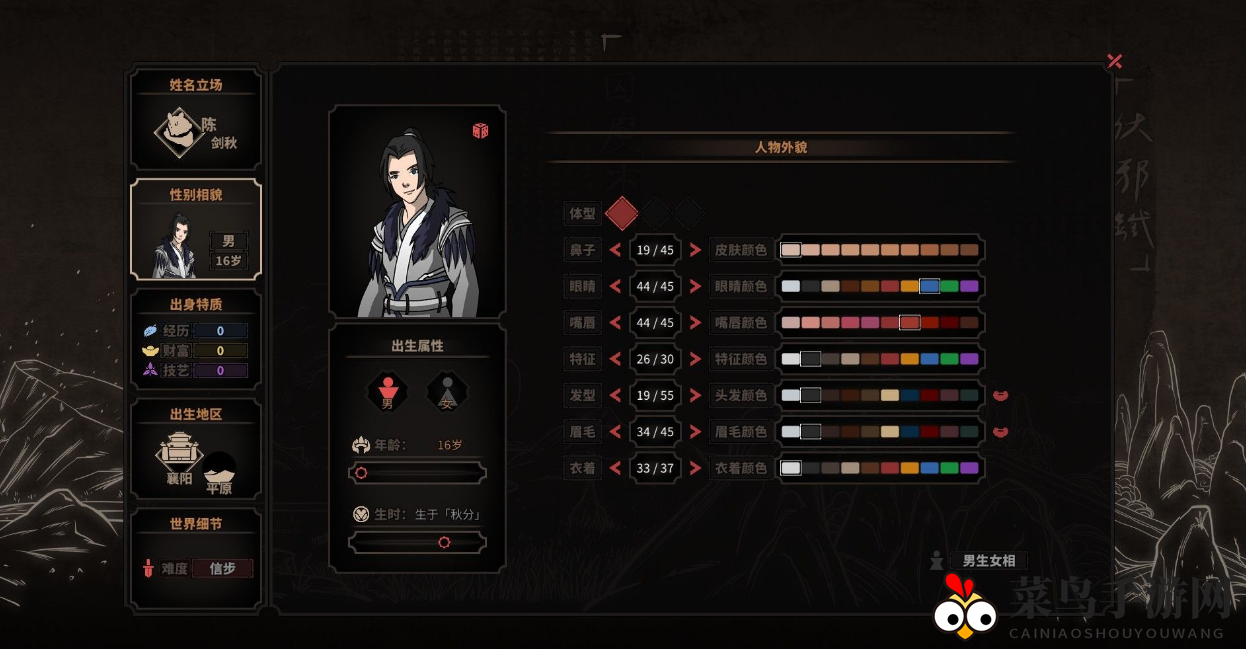Click next arrow for 发型 hairstyle
Screen dimensions: 1246x649
click(x=695, y=396)
